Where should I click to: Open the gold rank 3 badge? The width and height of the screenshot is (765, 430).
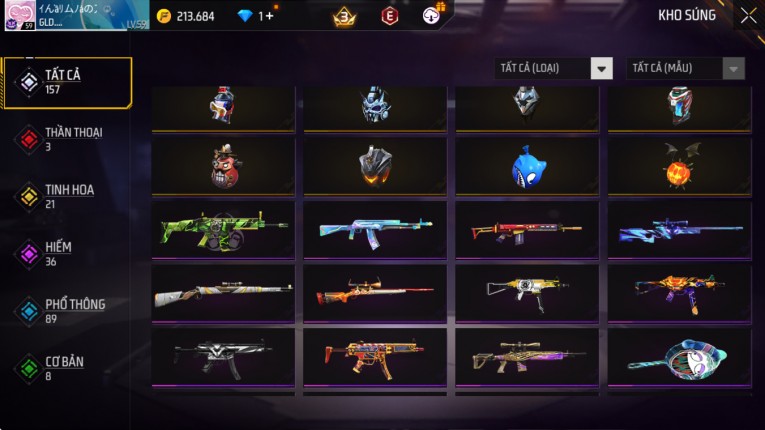click(x=344, y=16)
